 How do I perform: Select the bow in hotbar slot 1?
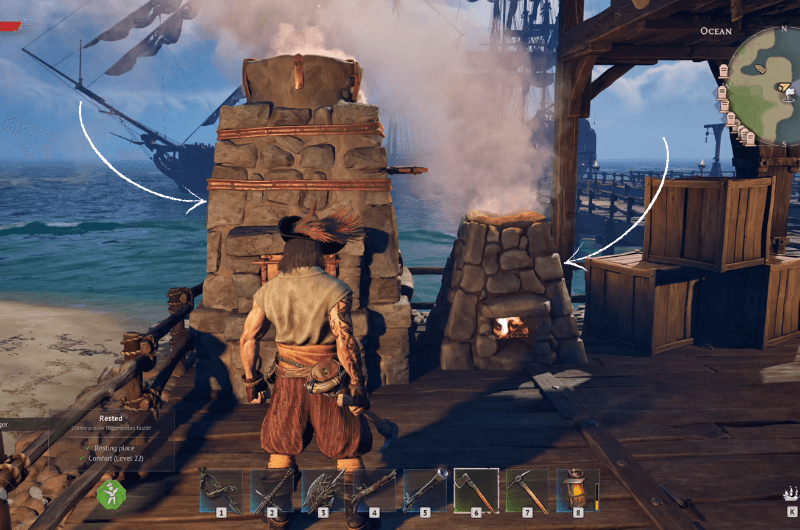pyautogui.click(x=220, y=491)
